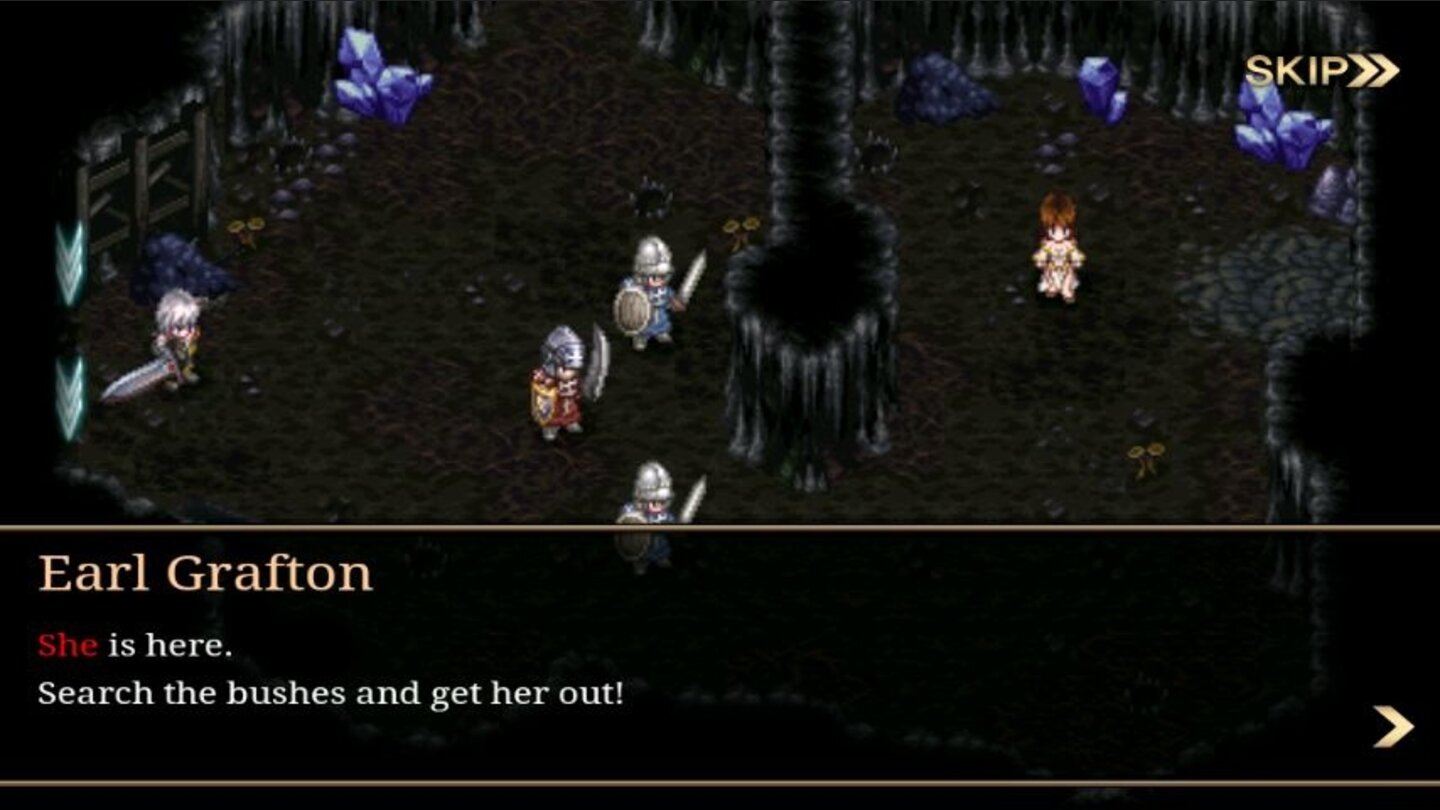
Task: Select the Earl Grafton name label
Action: [x=208, y=572]
